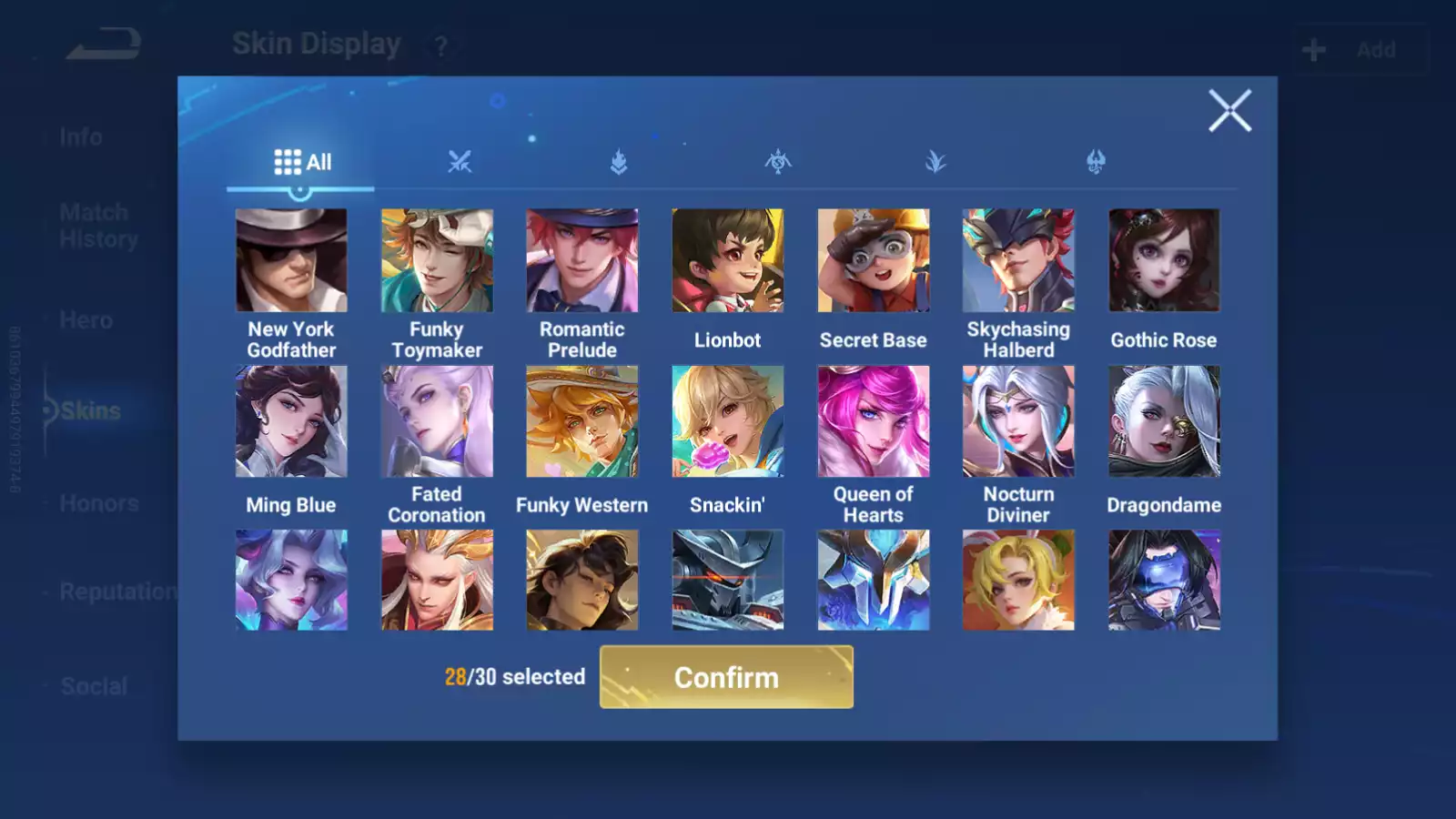Pick the Gothic Rose skin
This screenshot has width=1456, height=819.
click(1164, 261)
